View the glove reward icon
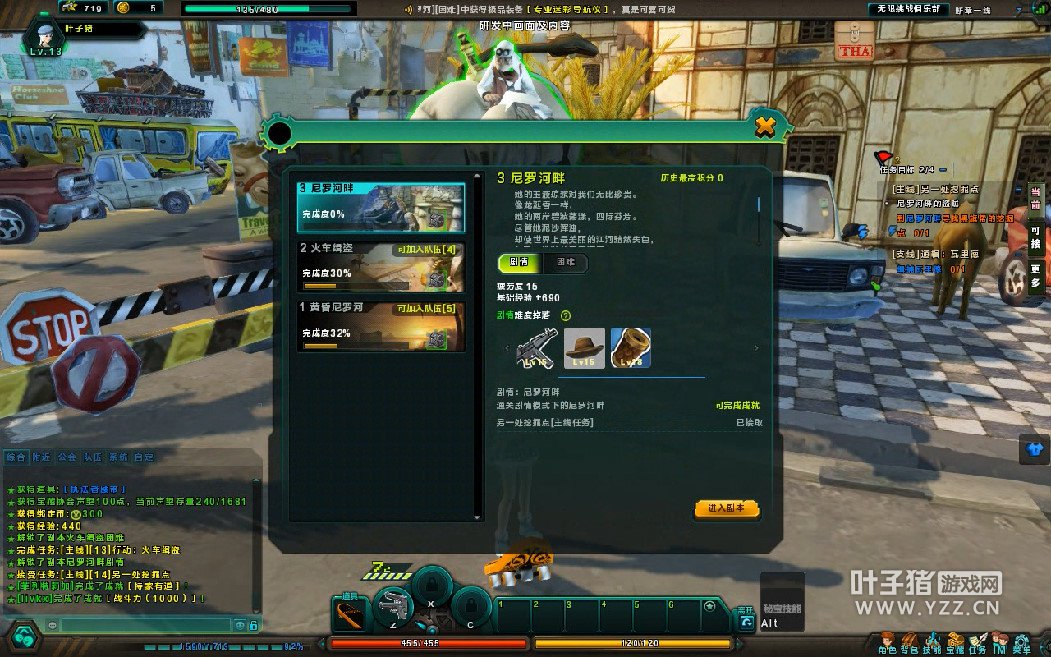 pos(631,348)
